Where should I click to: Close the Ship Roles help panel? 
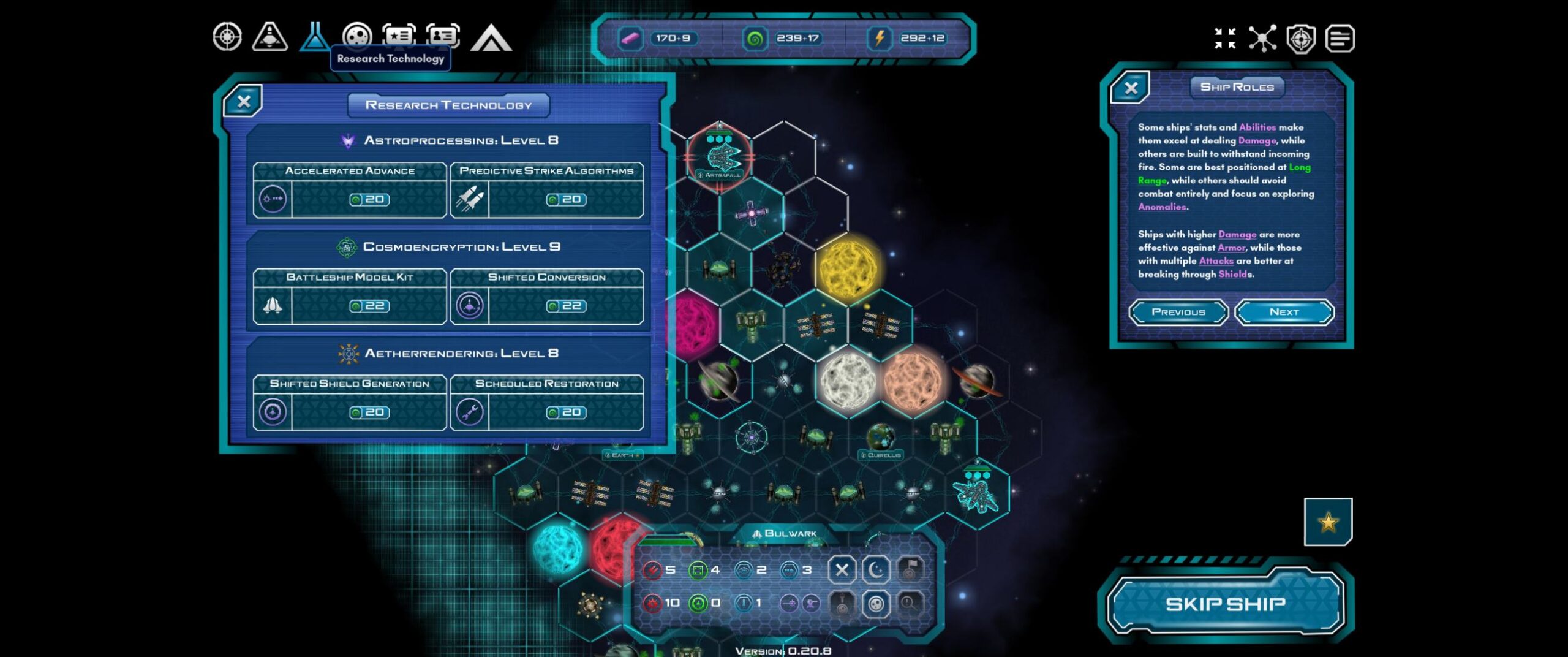1131,88
